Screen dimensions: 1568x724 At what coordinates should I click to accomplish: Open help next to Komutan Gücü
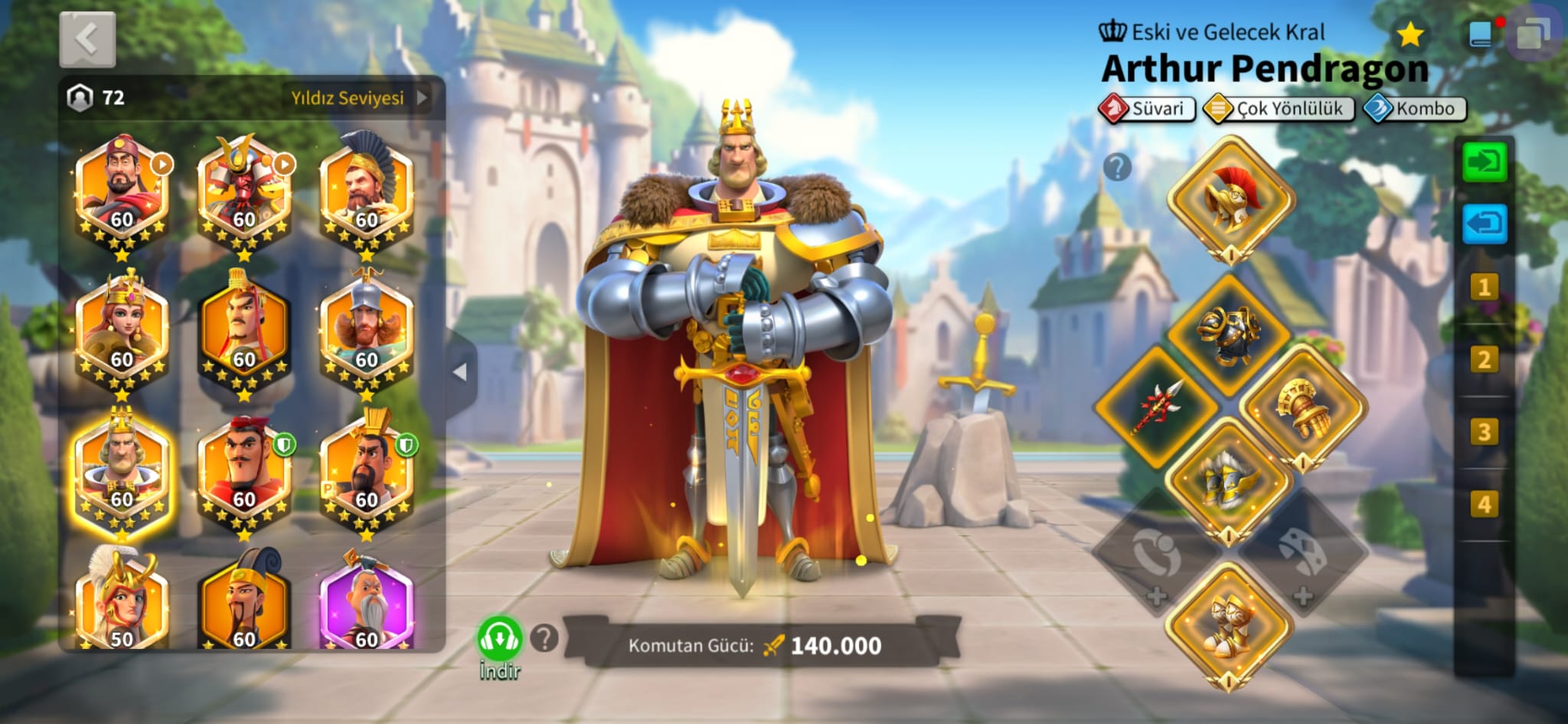click(544, 637)
